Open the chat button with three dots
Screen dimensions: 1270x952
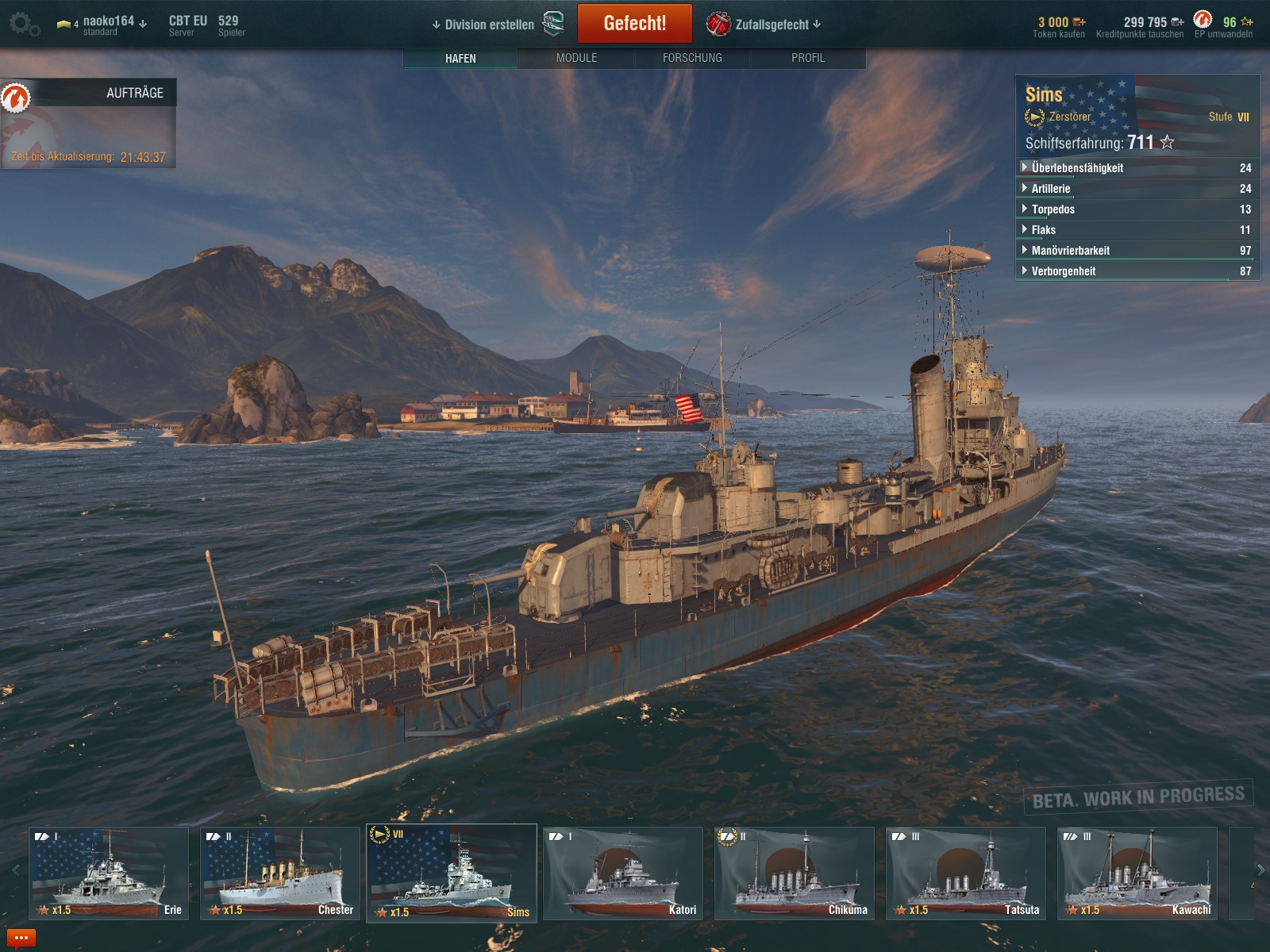coord(21,939)
